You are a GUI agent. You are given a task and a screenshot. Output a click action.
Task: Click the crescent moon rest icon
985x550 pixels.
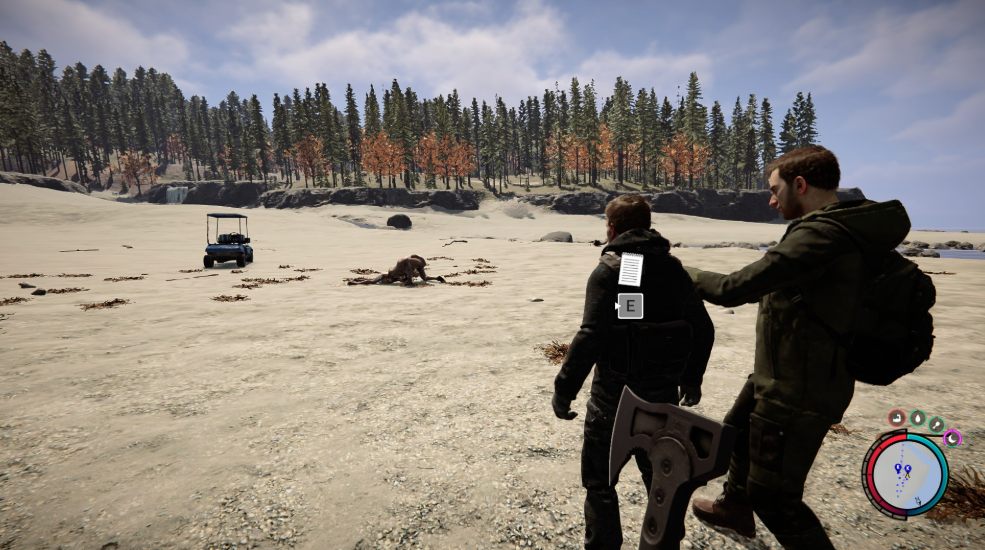pyautogui.click(x=952, y=437)
